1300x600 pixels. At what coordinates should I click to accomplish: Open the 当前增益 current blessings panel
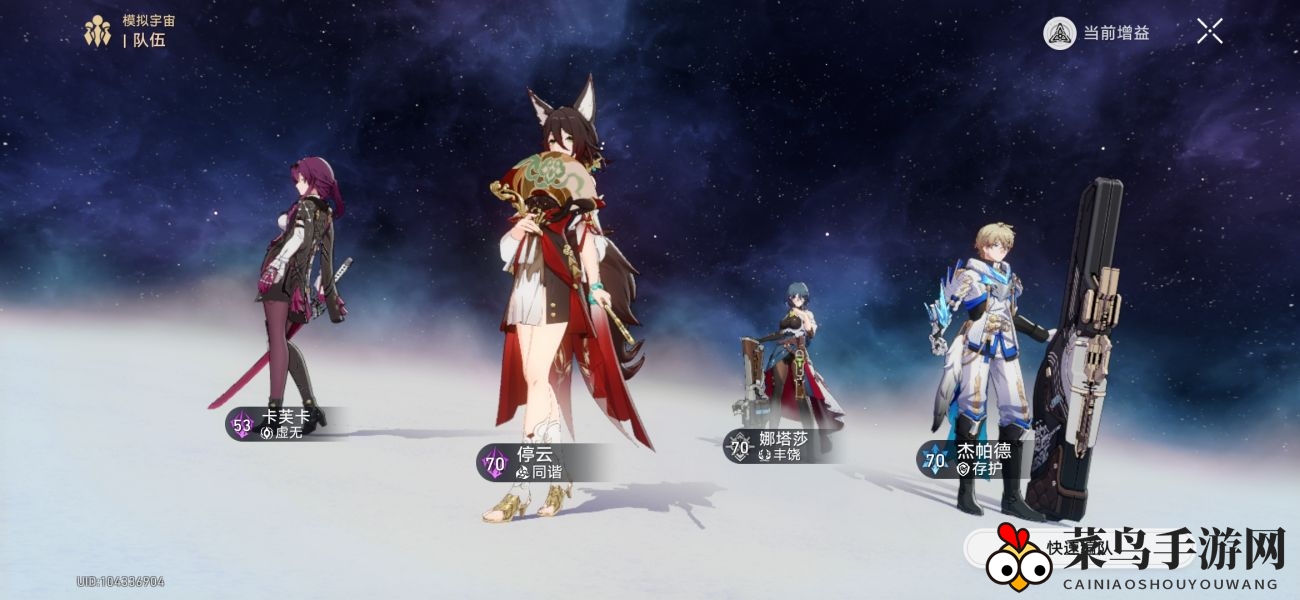point(1097,33)
